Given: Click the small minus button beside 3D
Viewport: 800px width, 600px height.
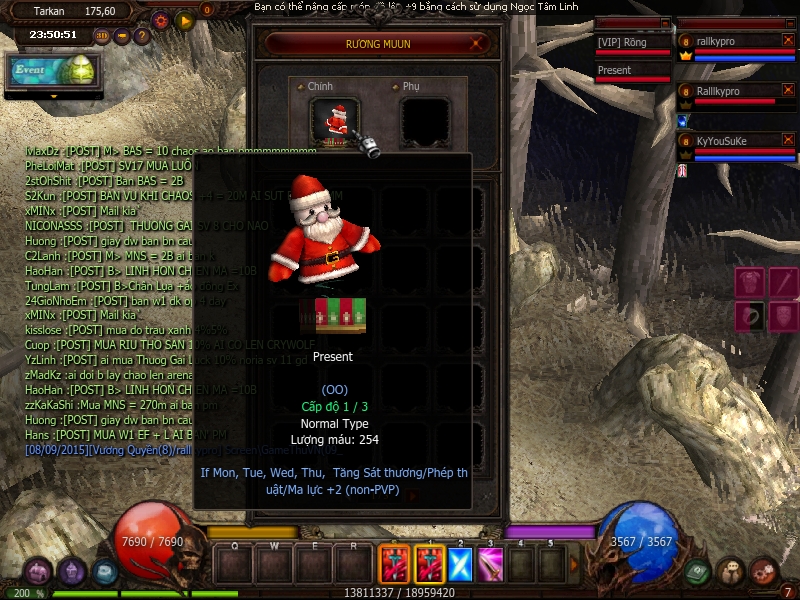Looking at the screenshot, I should (x=122, y=36).
